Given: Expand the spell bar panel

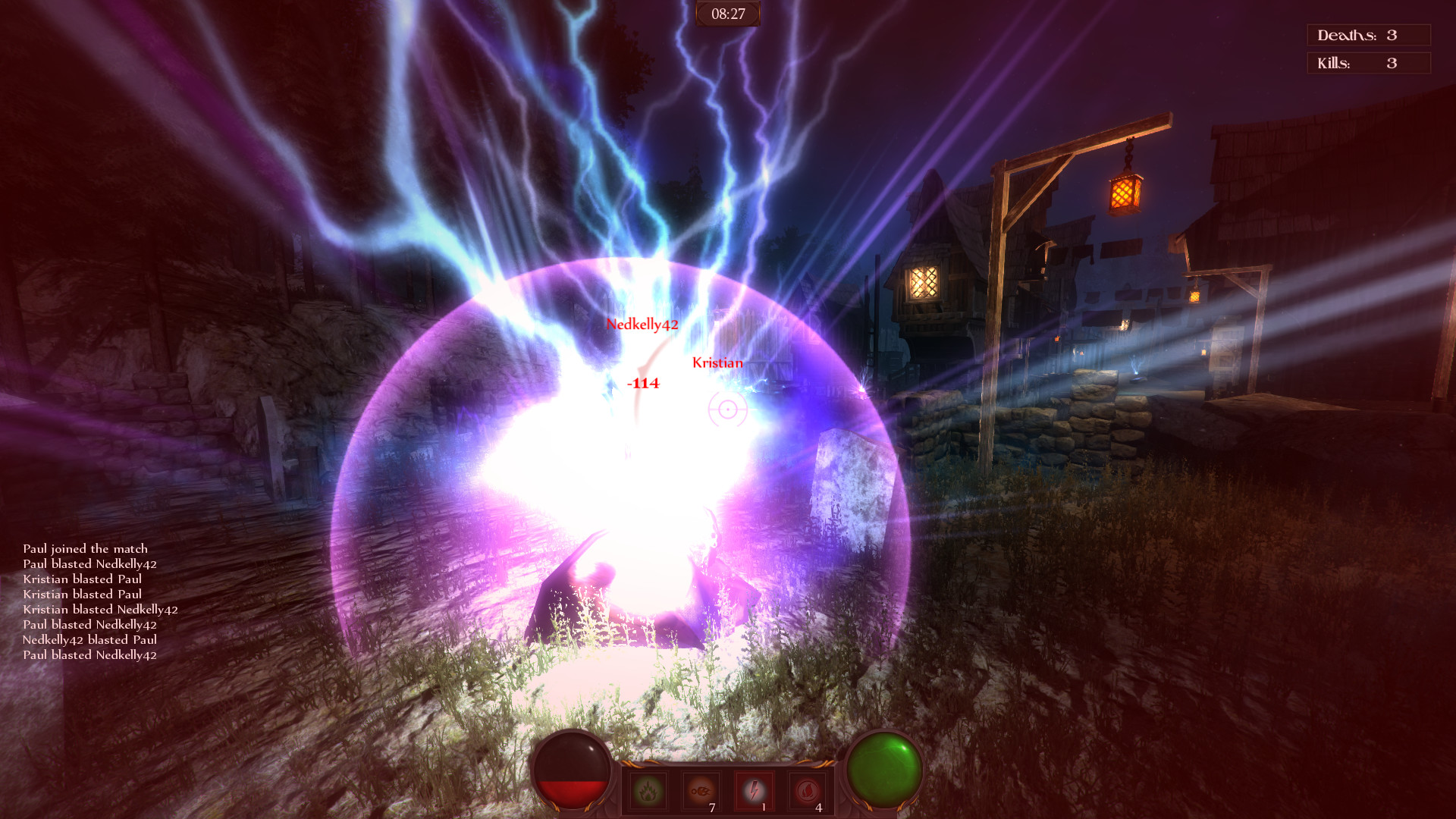Looking at the screenshot, I should pos(727,791).
